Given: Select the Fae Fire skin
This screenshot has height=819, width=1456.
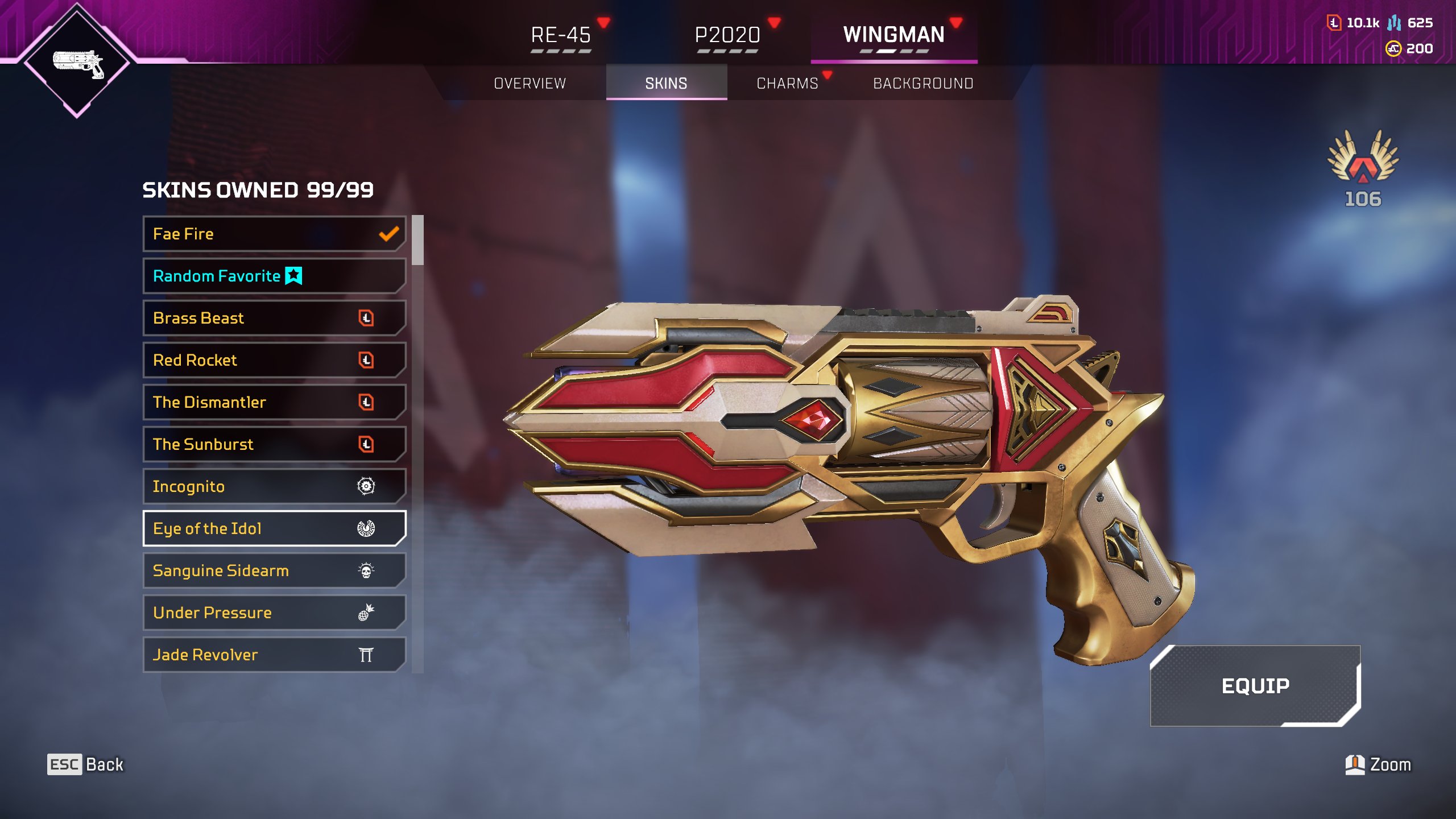Looking at the screenshot, I should click(x=274, y=234).
